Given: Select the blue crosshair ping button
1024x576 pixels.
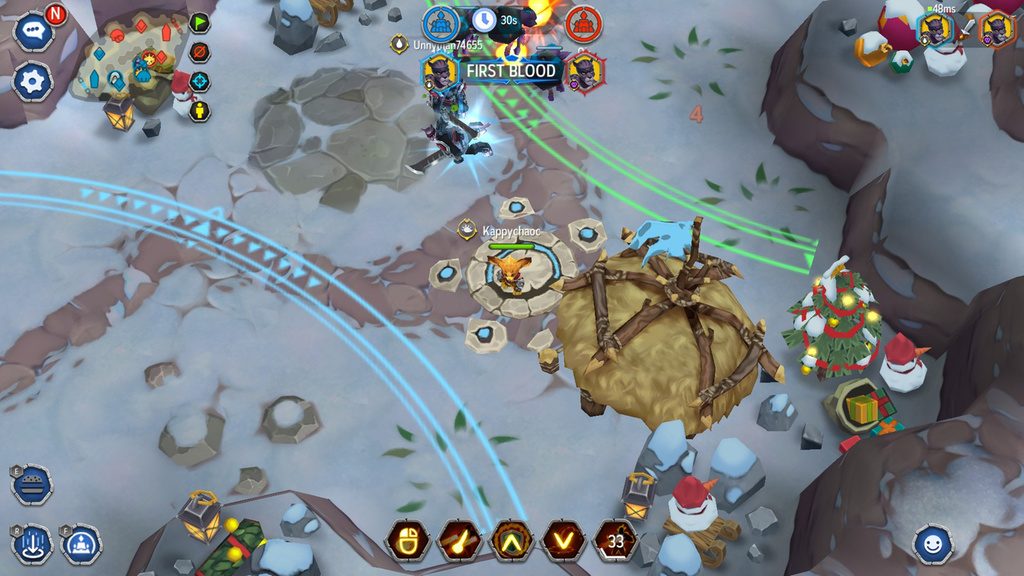Looking at the screenshot, I should (x=200, y=81).
